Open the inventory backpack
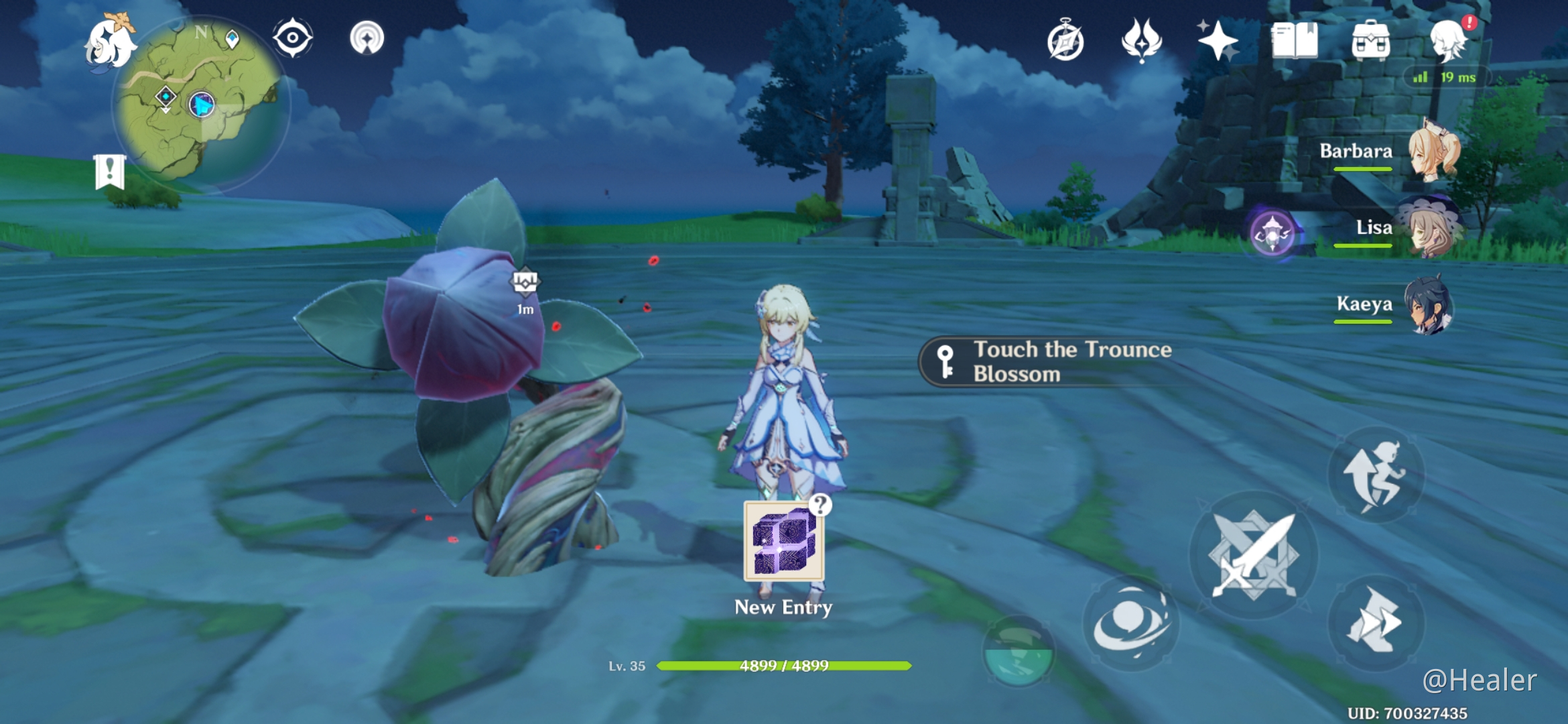 1371,40
